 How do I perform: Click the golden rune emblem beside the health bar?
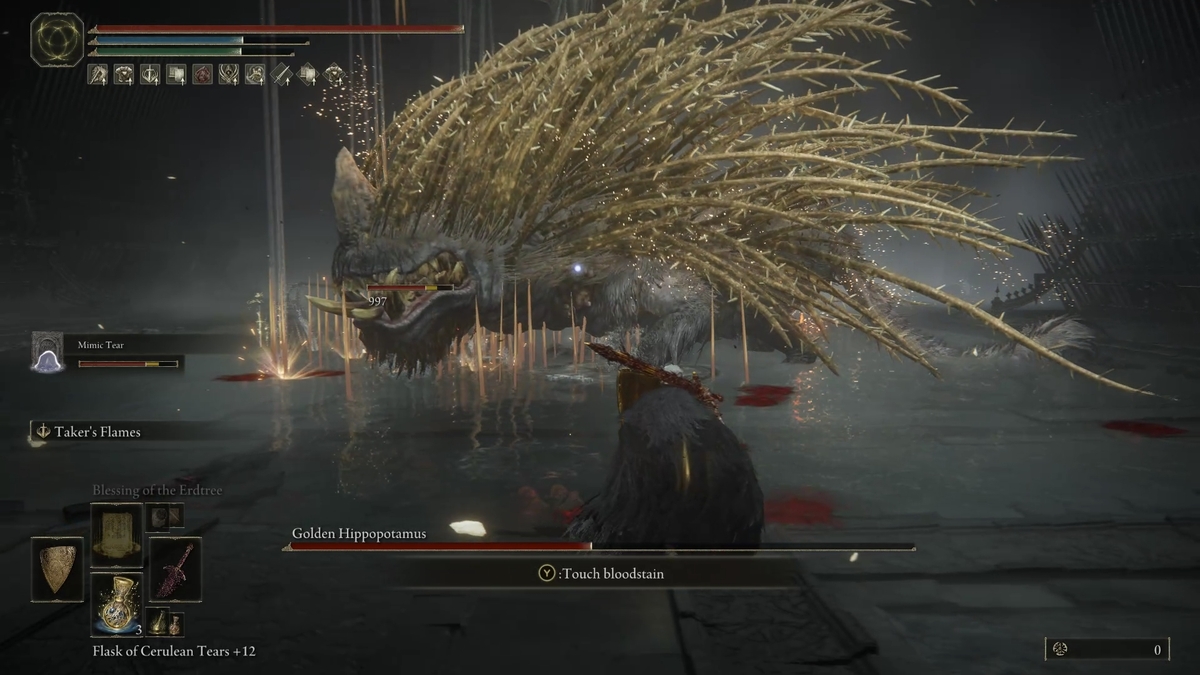coord(57,40)
